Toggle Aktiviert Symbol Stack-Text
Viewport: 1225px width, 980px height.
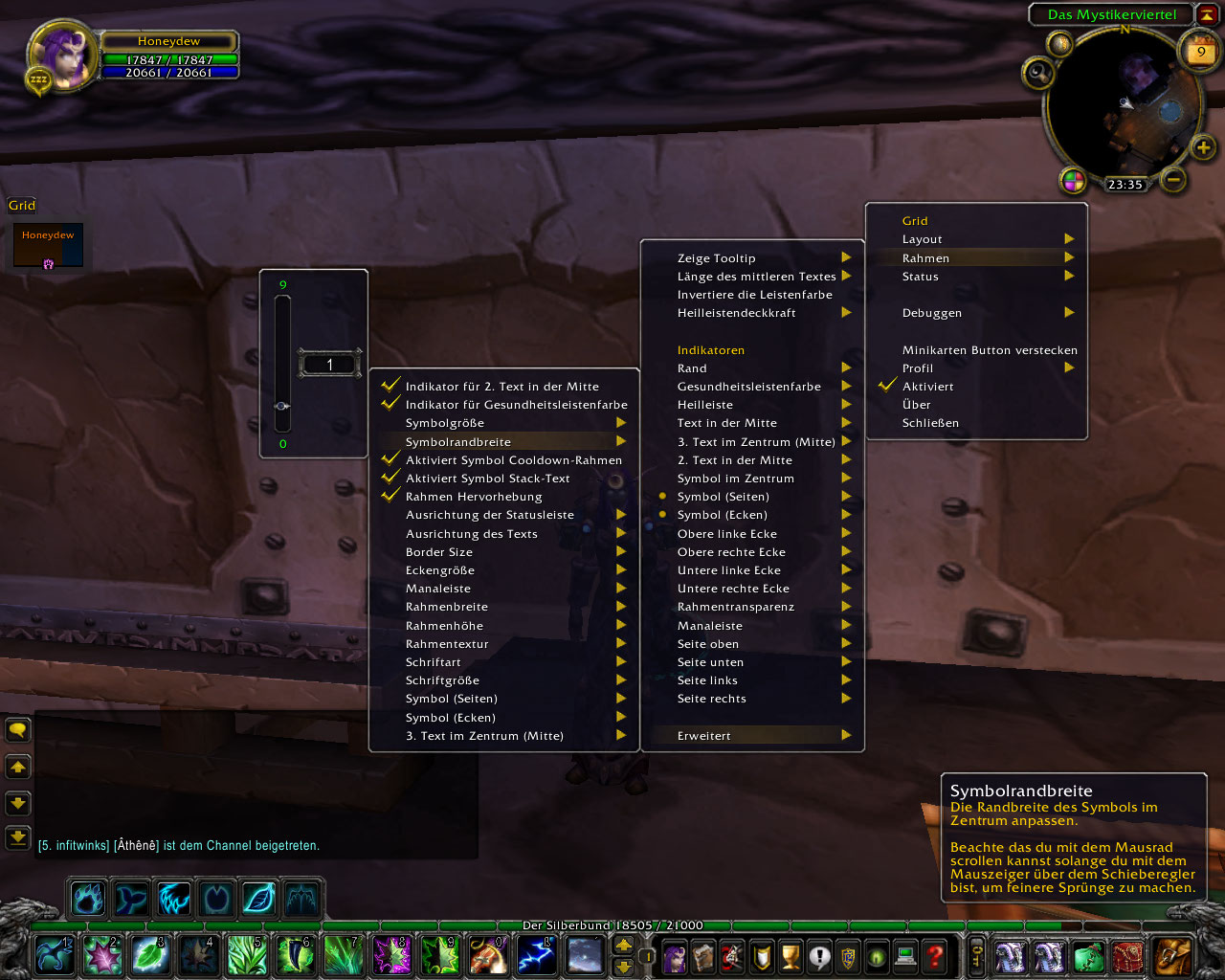point(487,479)
